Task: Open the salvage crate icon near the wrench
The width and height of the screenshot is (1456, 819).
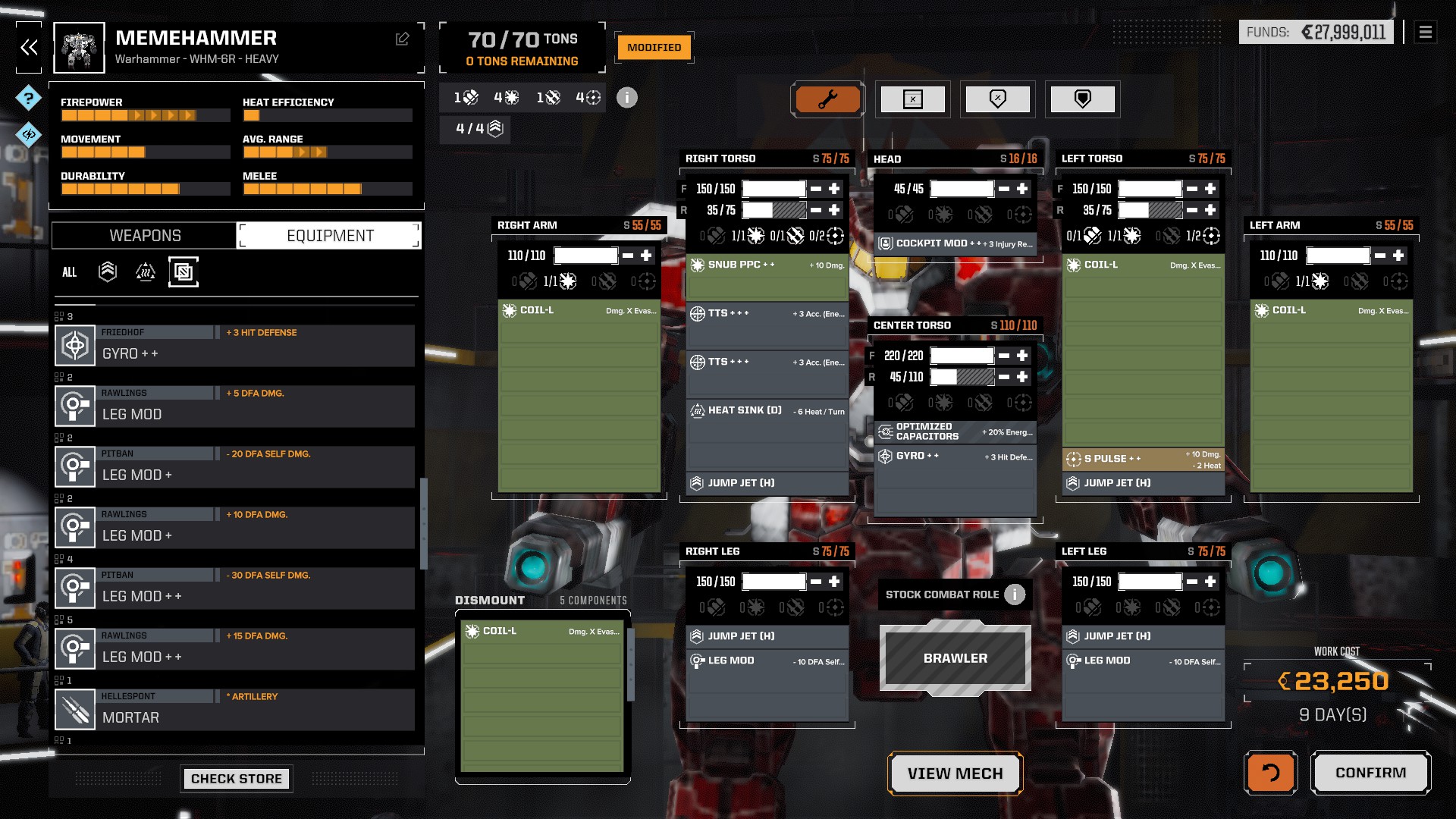Action: coord(913,99)
